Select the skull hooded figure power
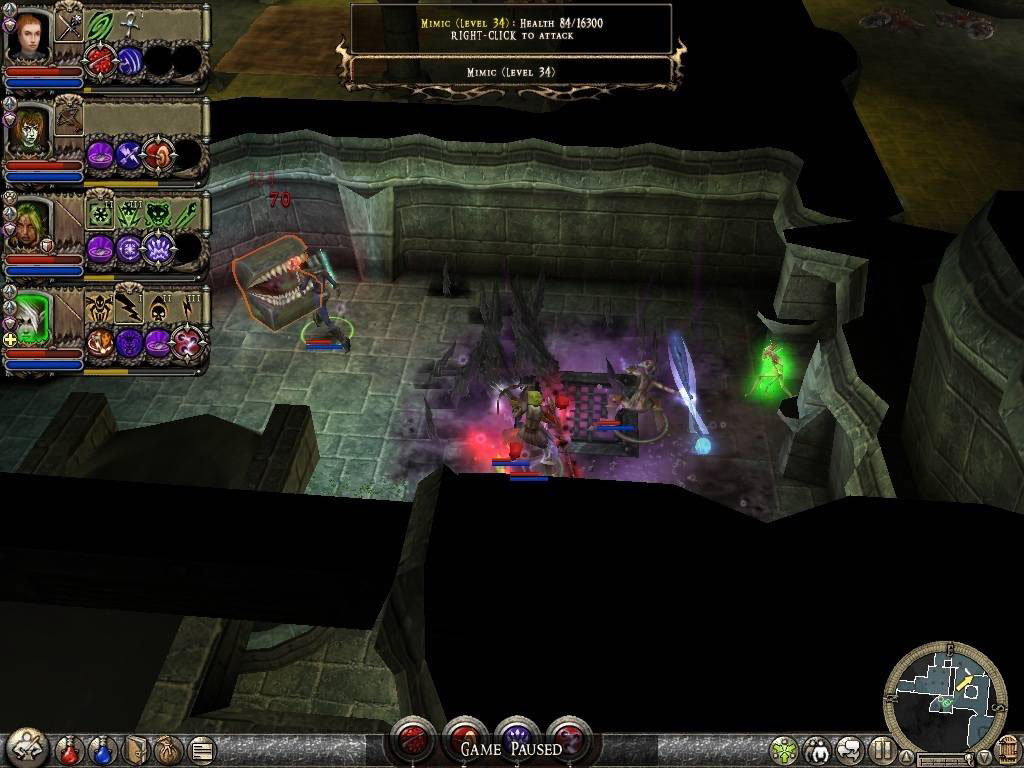 coord(158,307)
